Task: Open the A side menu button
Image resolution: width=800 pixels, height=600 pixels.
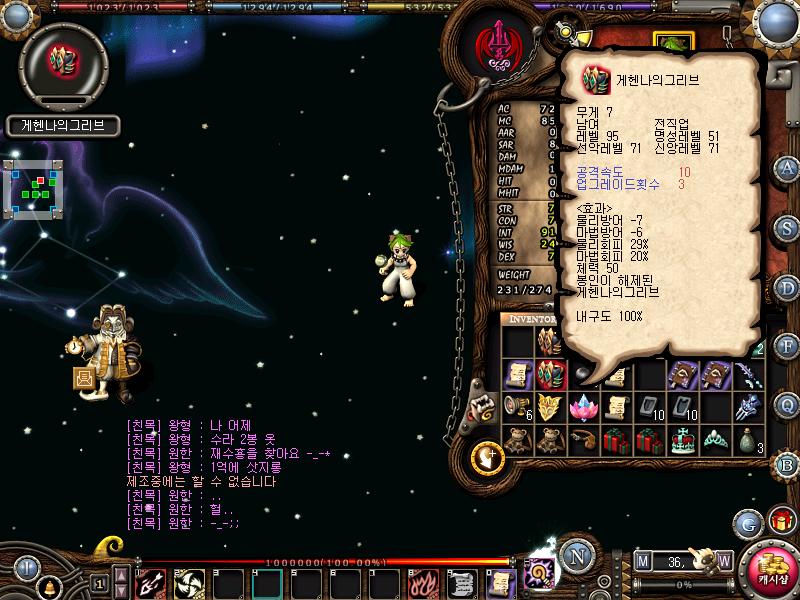Action: tap(787, 167)
